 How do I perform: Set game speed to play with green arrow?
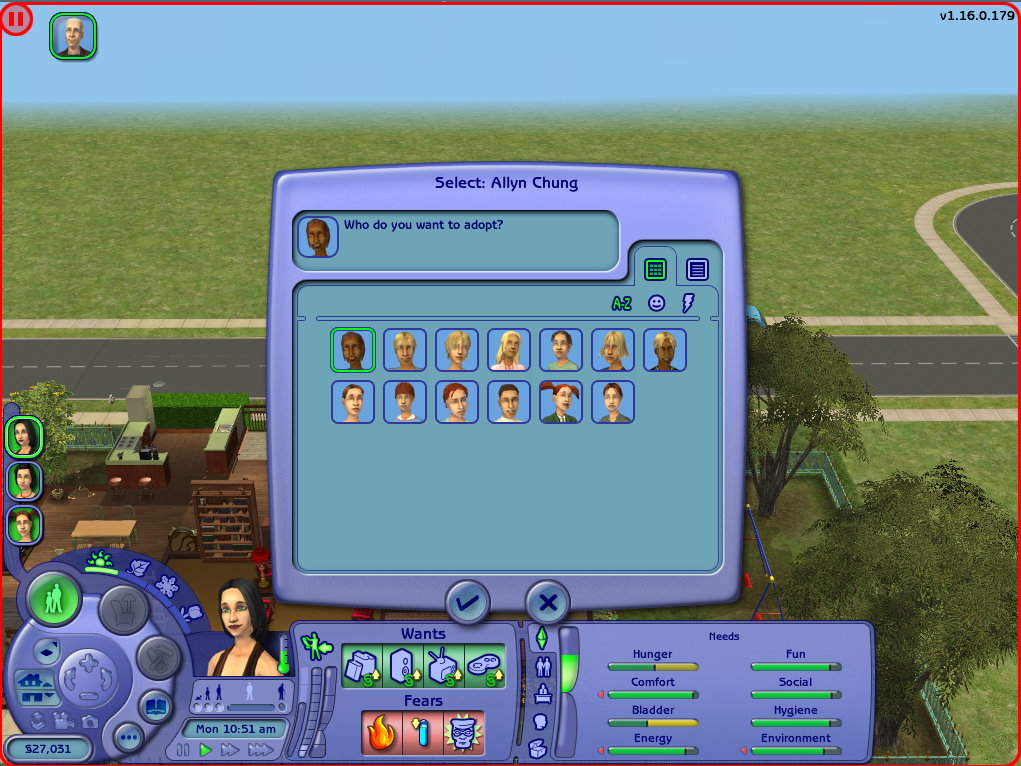(x=206, y=749)
